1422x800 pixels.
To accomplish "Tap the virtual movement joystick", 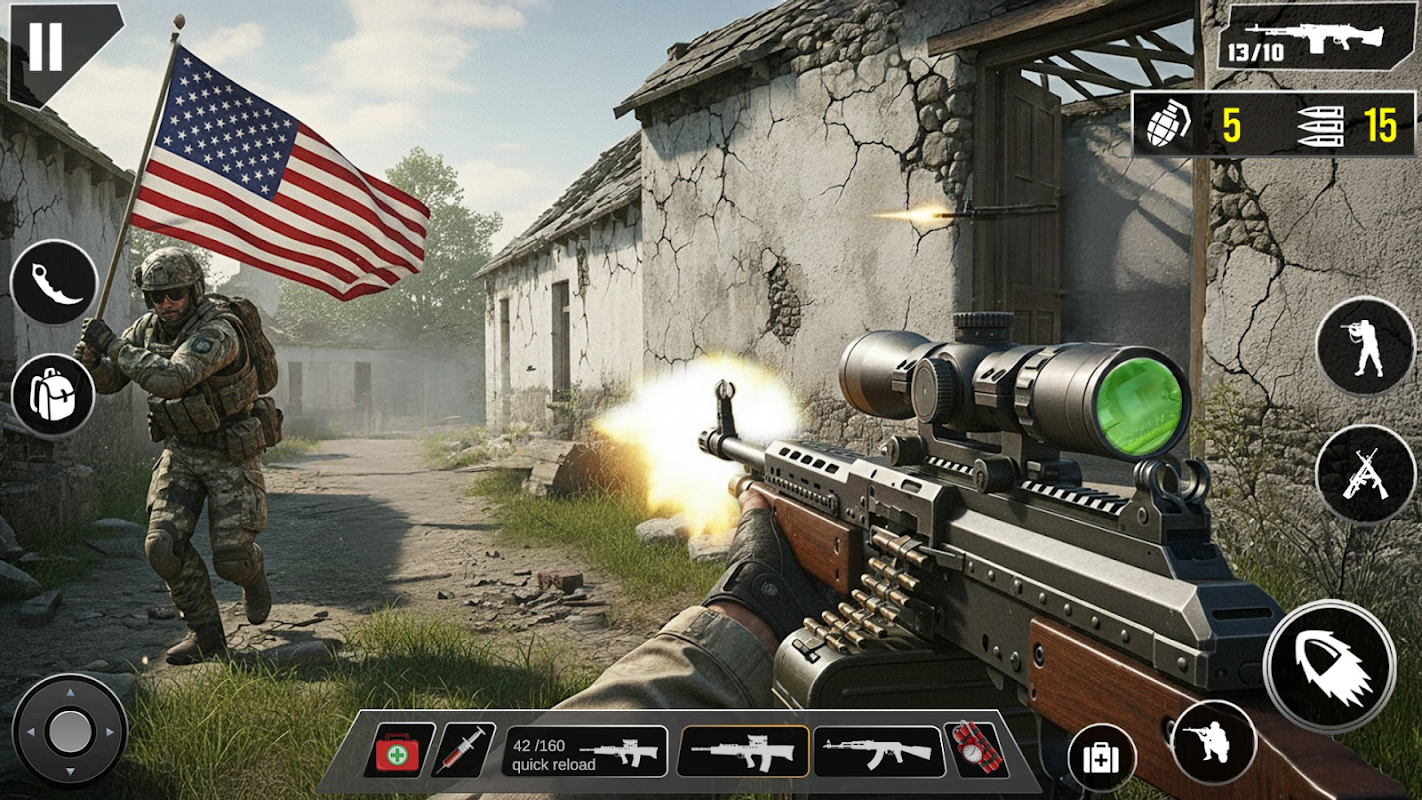I will point(69,731).
